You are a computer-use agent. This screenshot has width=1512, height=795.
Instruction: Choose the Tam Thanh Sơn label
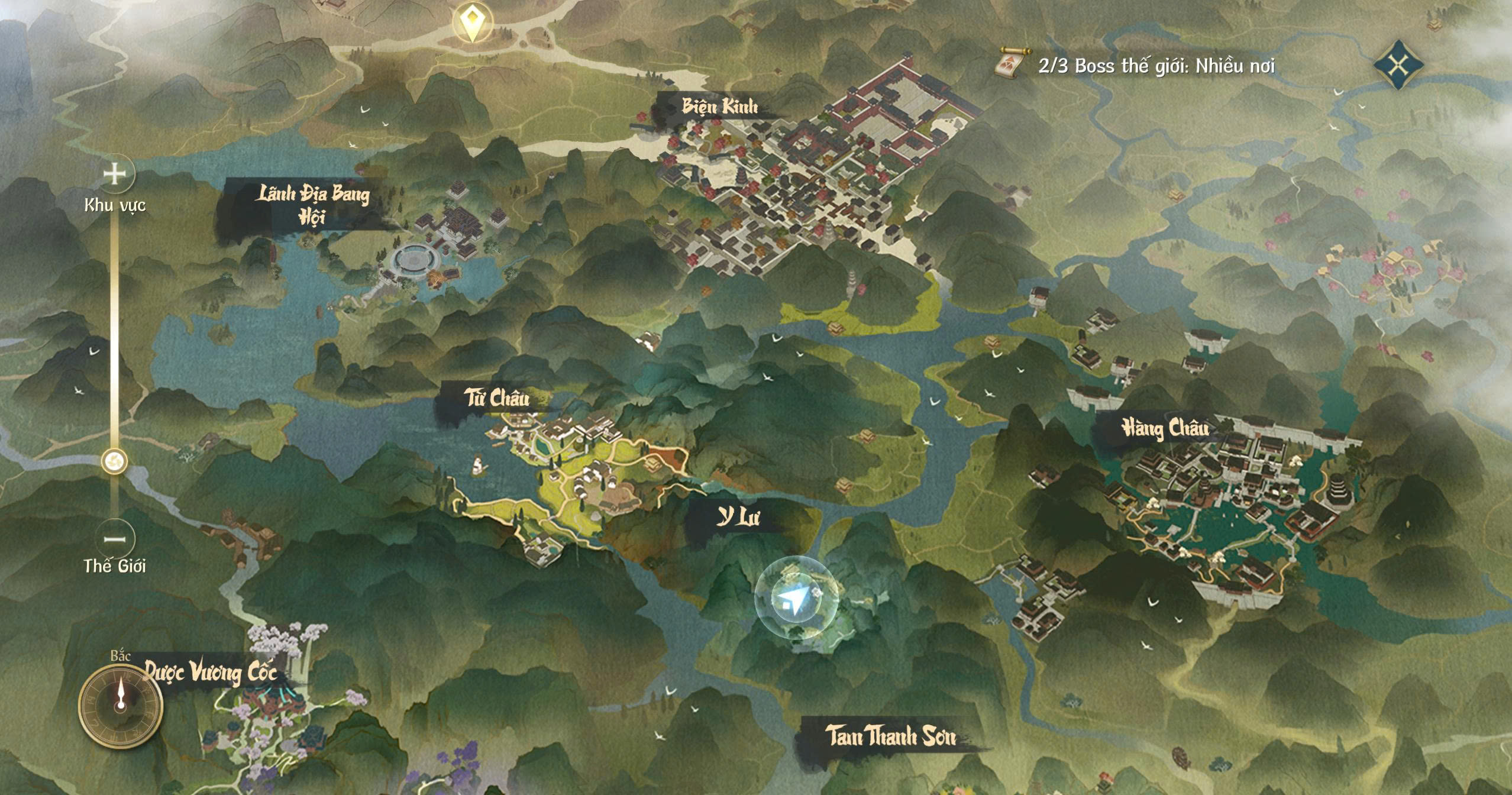pyautogui.click(x=890, y=736)
